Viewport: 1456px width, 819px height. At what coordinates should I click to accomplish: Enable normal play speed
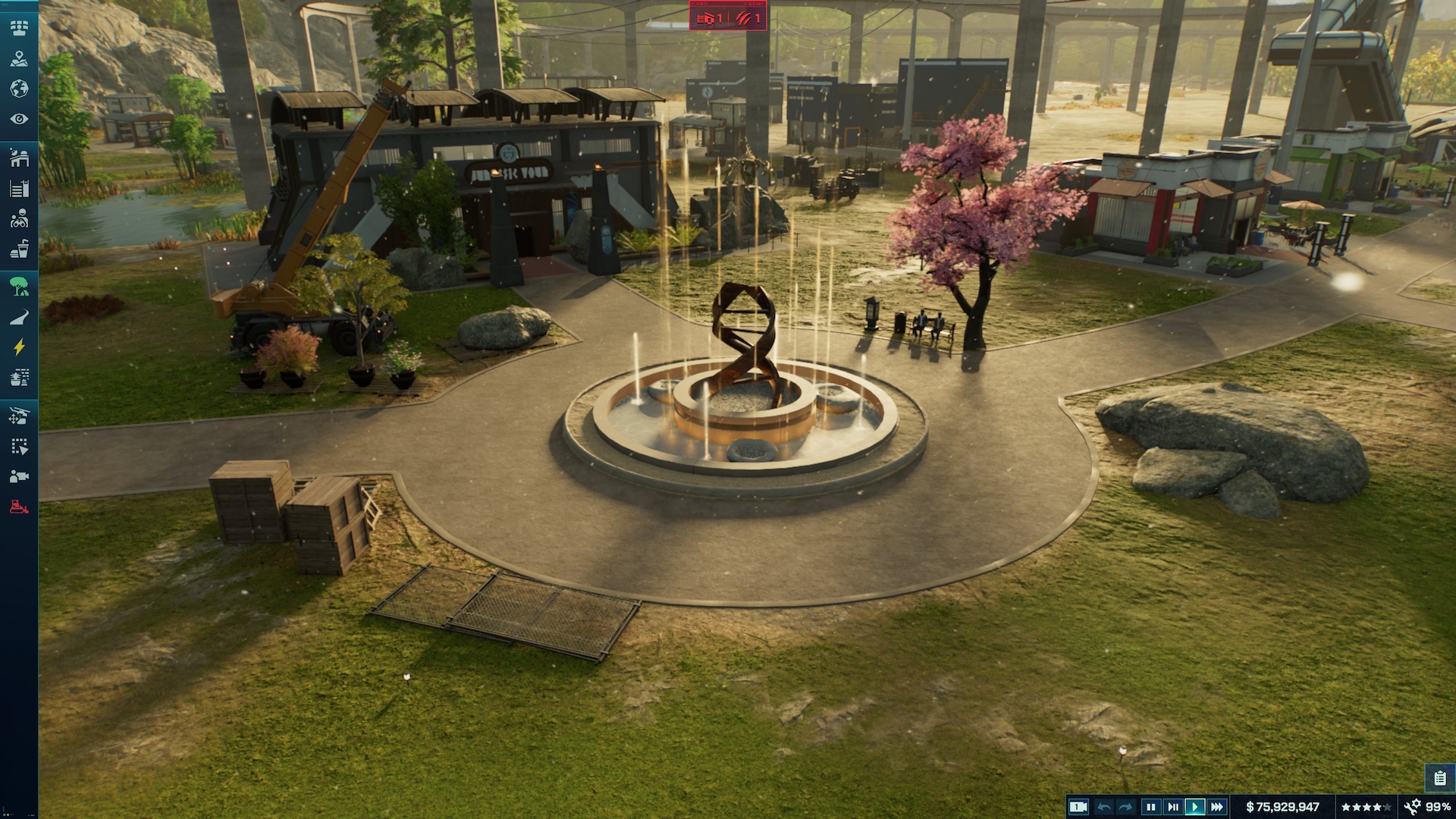pos(1195,806)
